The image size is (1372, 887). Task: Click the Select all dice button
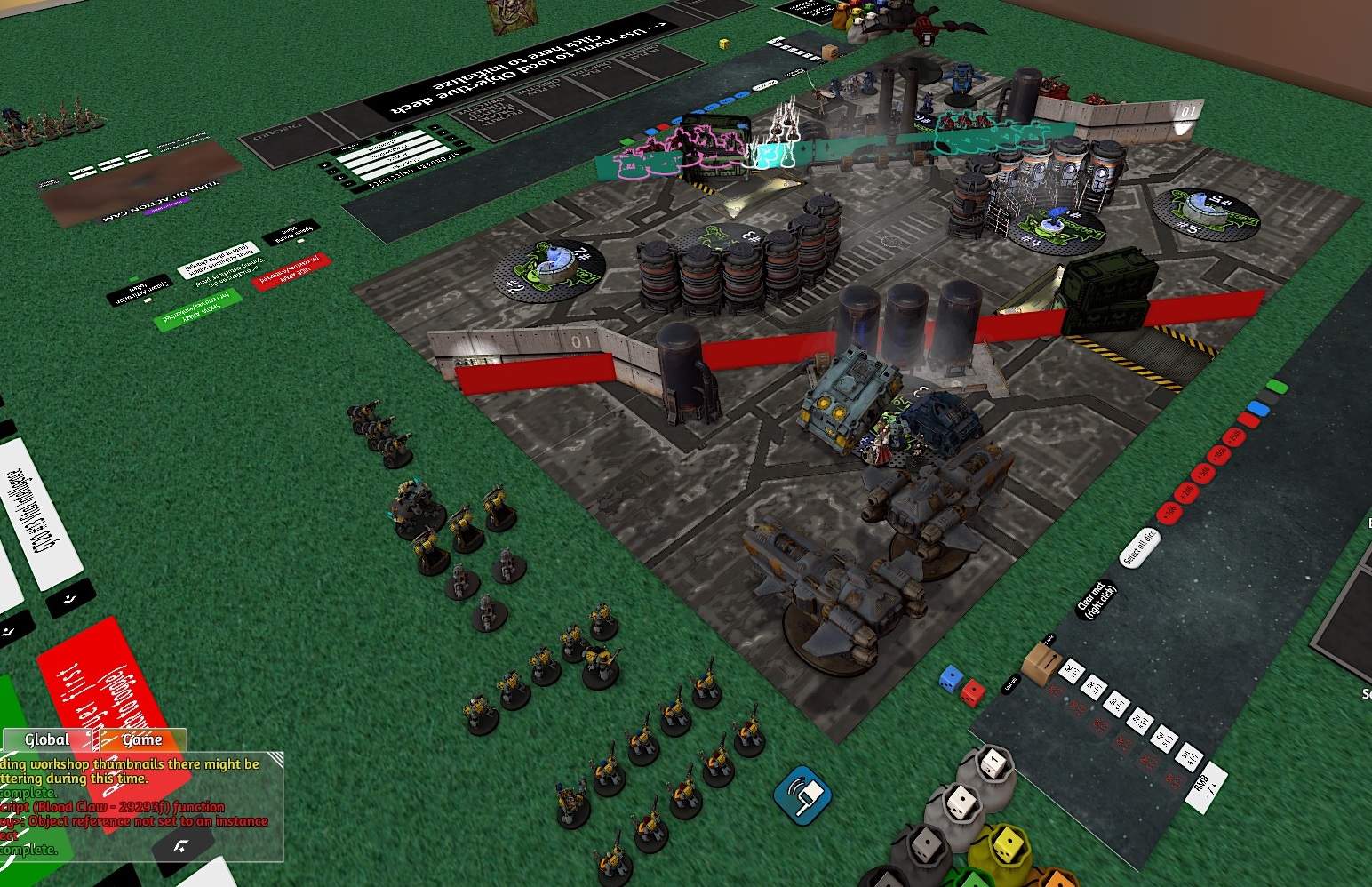[x=1139, y=547]
